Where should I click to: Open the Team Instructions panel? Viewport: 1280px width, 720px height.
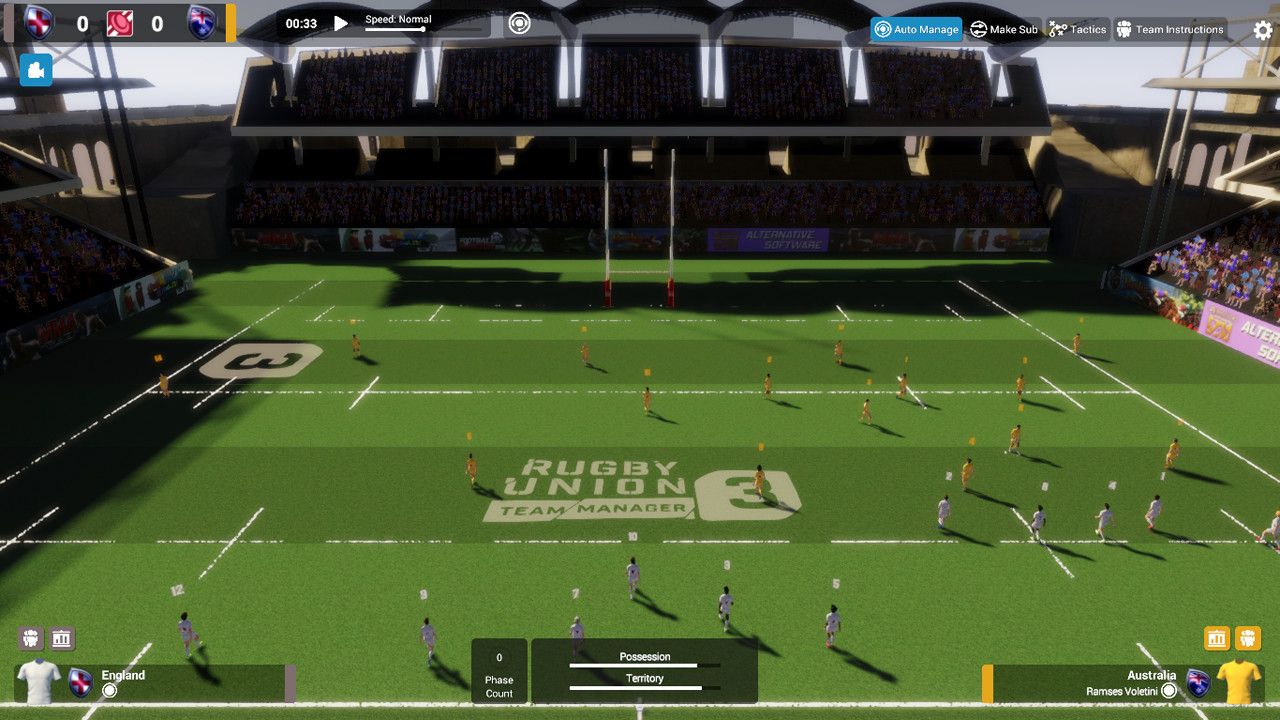[x=1170, y=29]
